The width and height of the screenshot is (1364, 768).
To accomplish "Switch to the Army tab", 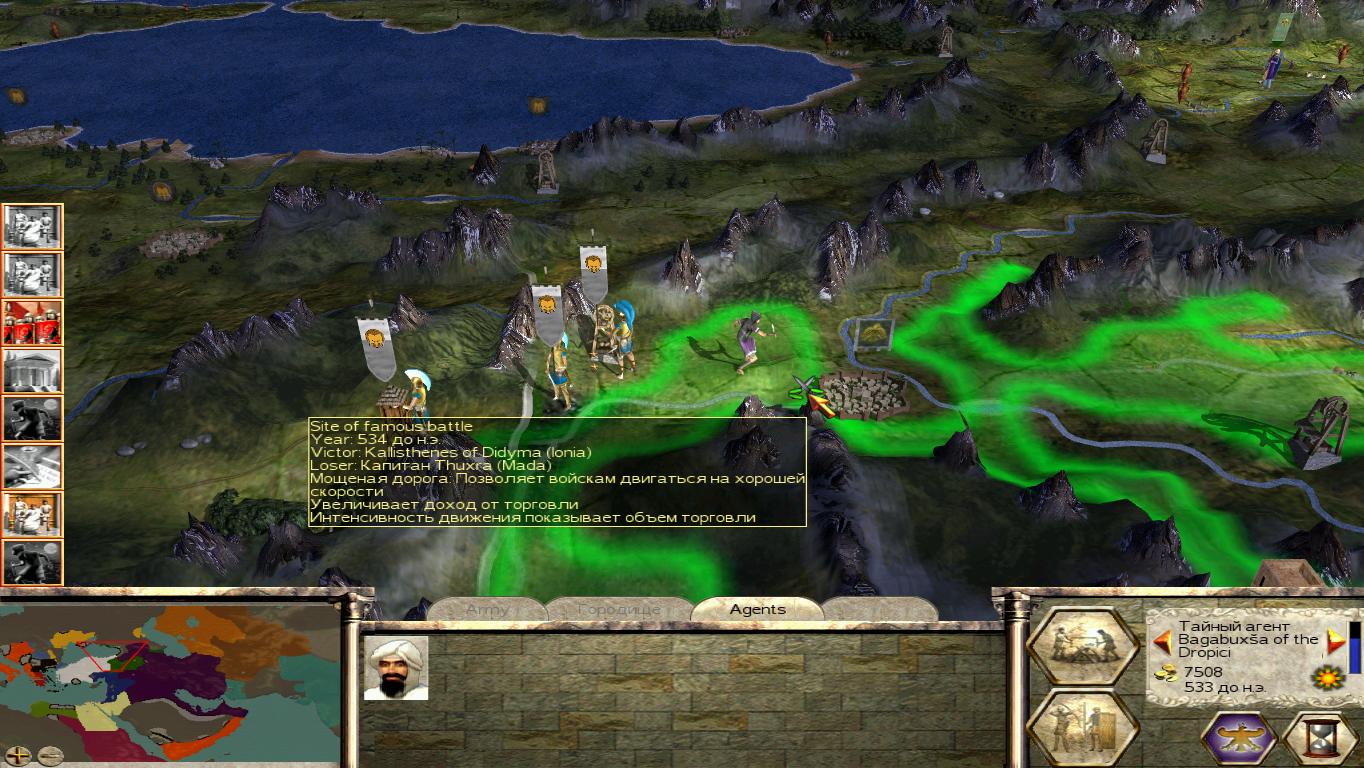I will click(x=487, y=609).
